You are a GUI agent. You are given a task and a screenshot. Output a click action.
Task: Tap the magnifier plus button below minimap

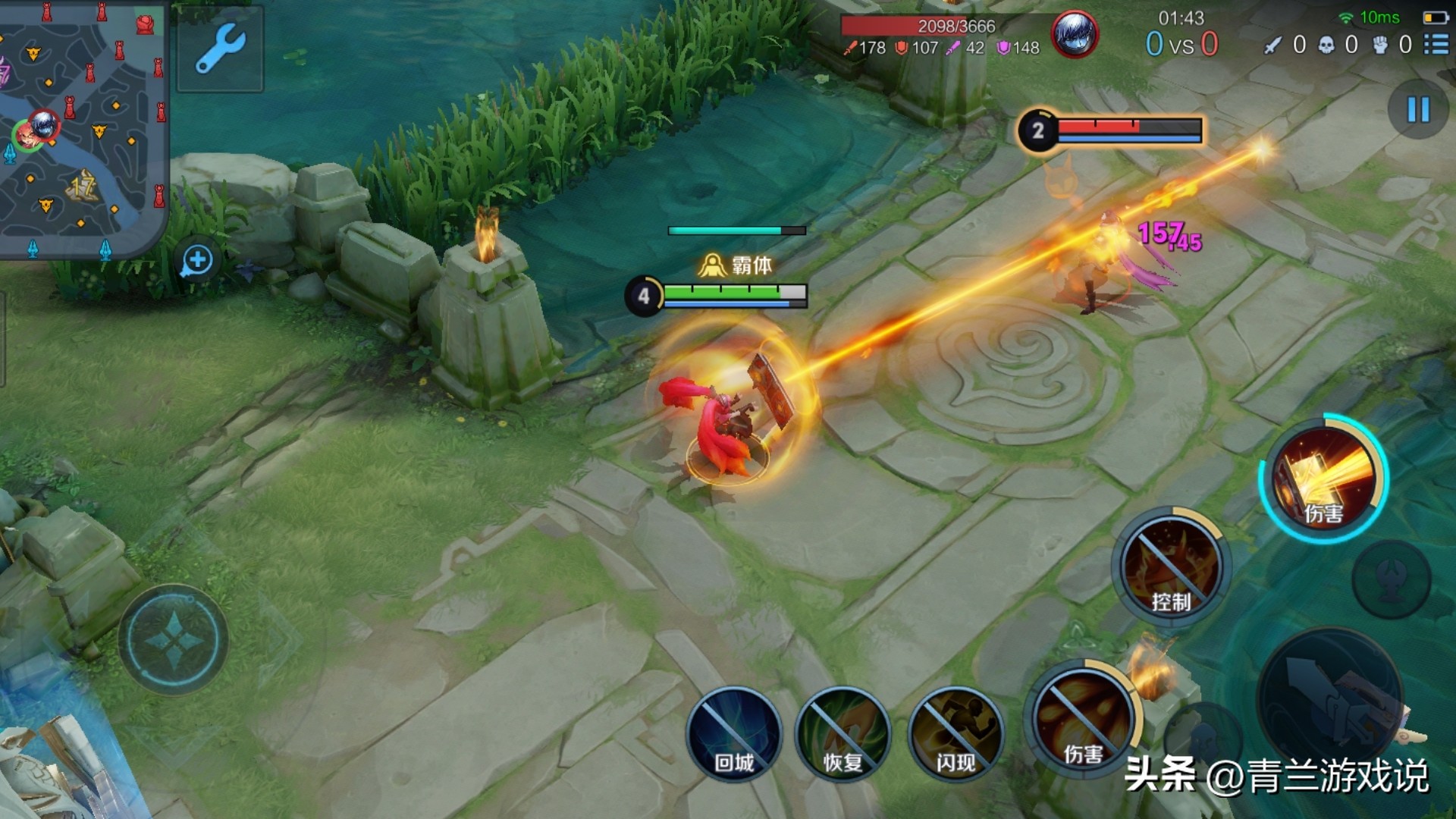point(197,261)
